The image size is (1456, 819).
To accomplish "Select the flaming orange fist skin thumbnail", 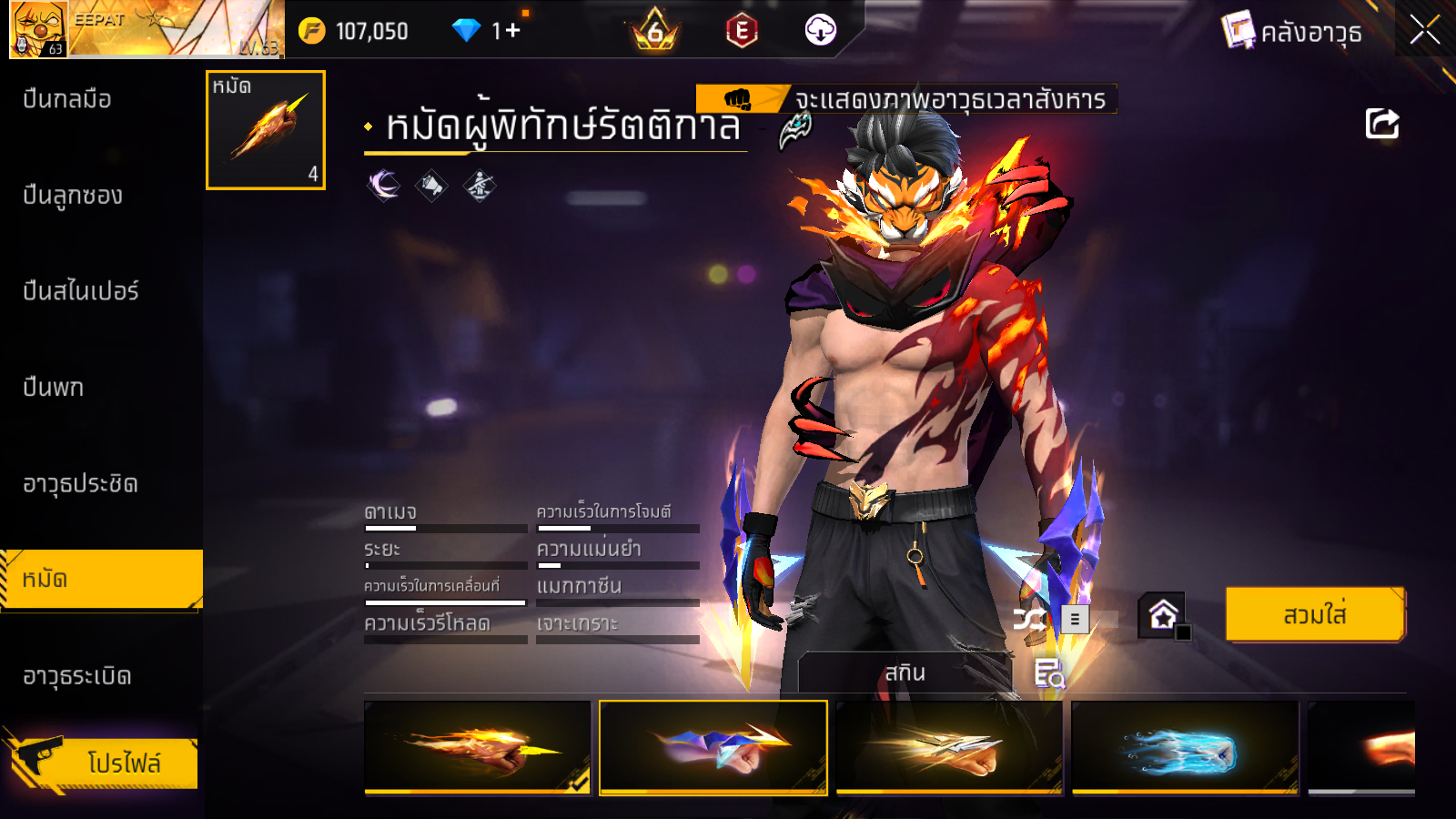I will click(x=477, y=747).
